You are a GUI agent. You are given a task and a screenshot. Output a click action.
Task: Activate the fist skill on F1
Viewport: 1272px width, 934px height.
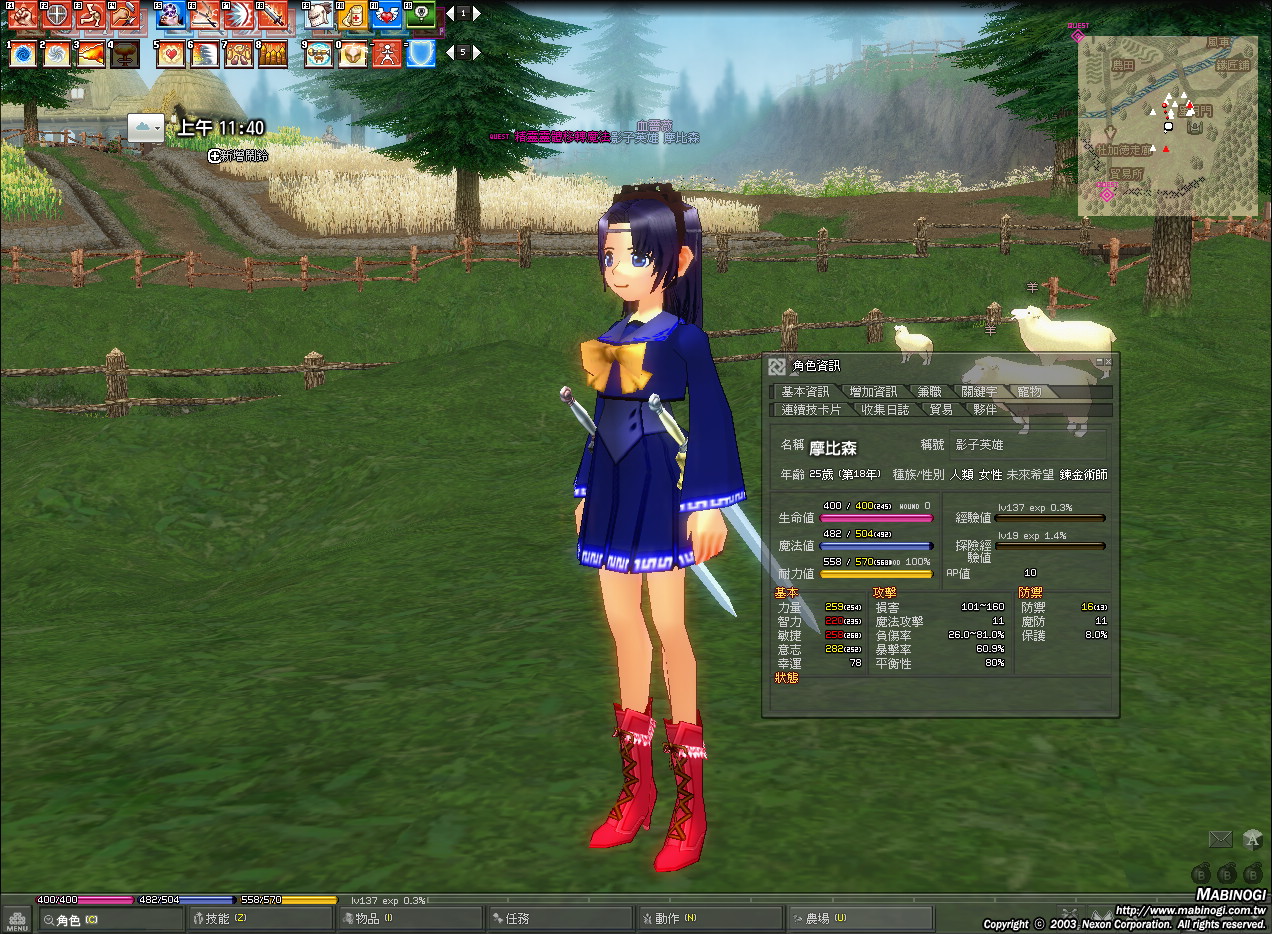tap(22, 15)
